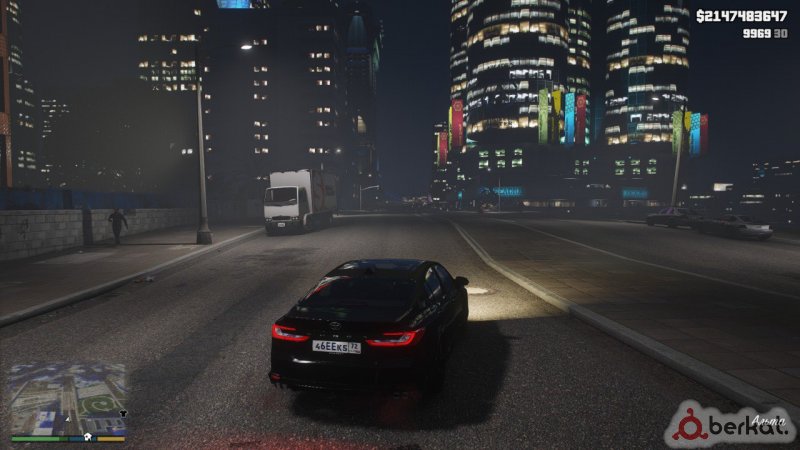
Task: Select the clothing store shirt marker on minimap
Action: [123, 412]
